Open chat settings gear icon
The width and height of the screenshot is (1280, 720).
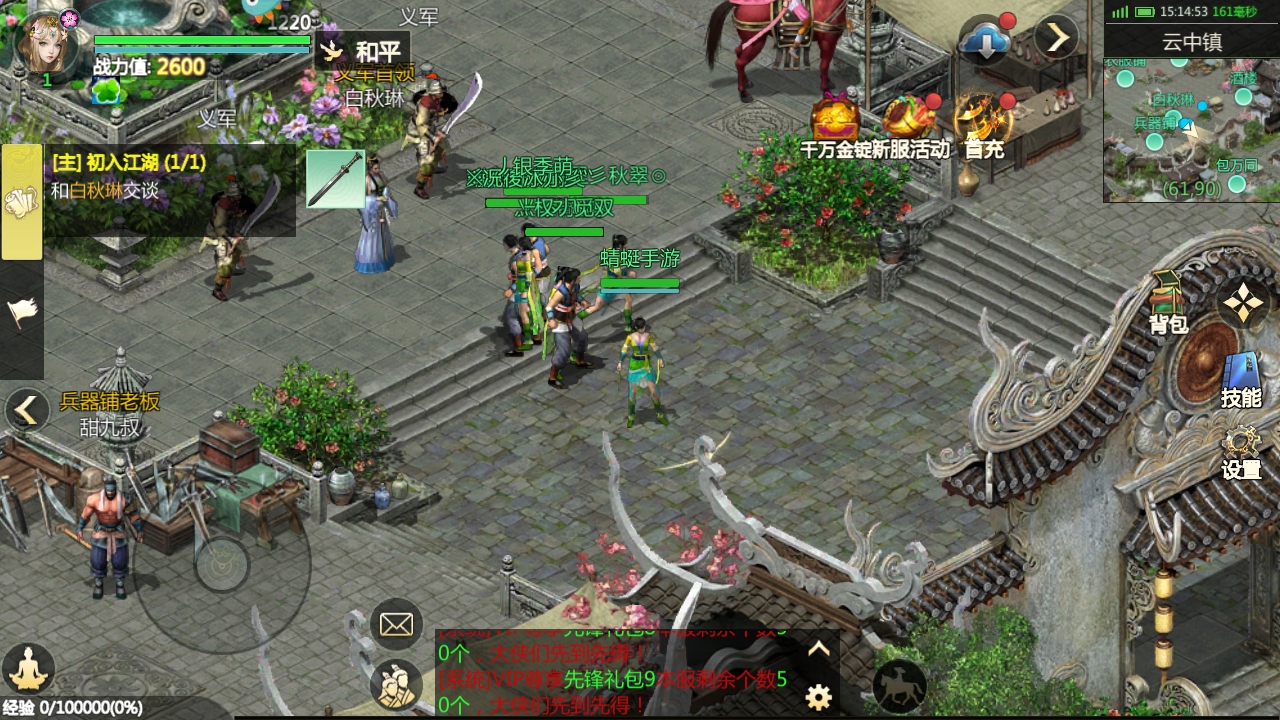[x=819, y=697]
